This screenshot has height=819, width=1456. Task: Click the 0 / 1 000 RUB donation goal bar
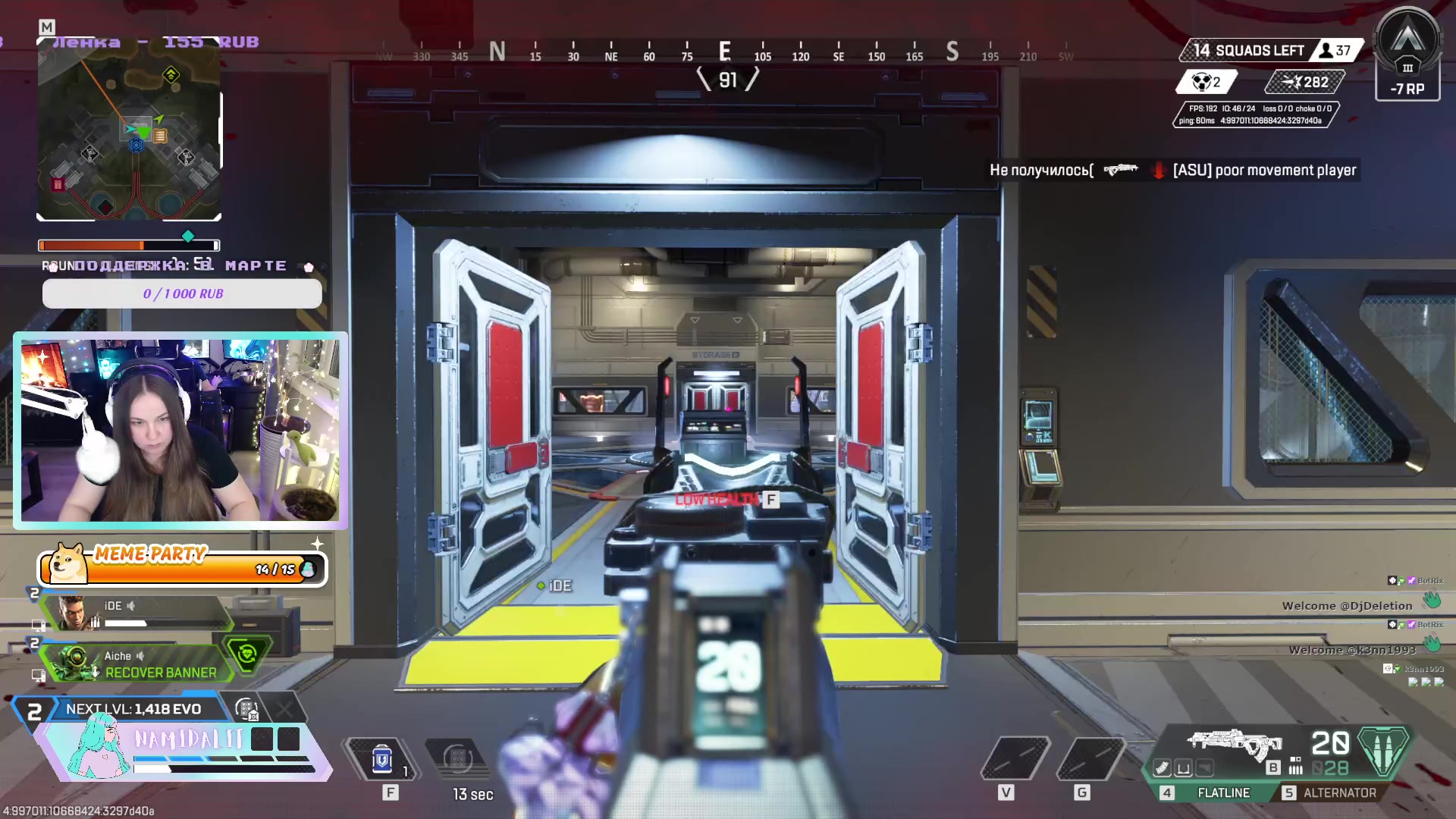click(x=182, y=293)
